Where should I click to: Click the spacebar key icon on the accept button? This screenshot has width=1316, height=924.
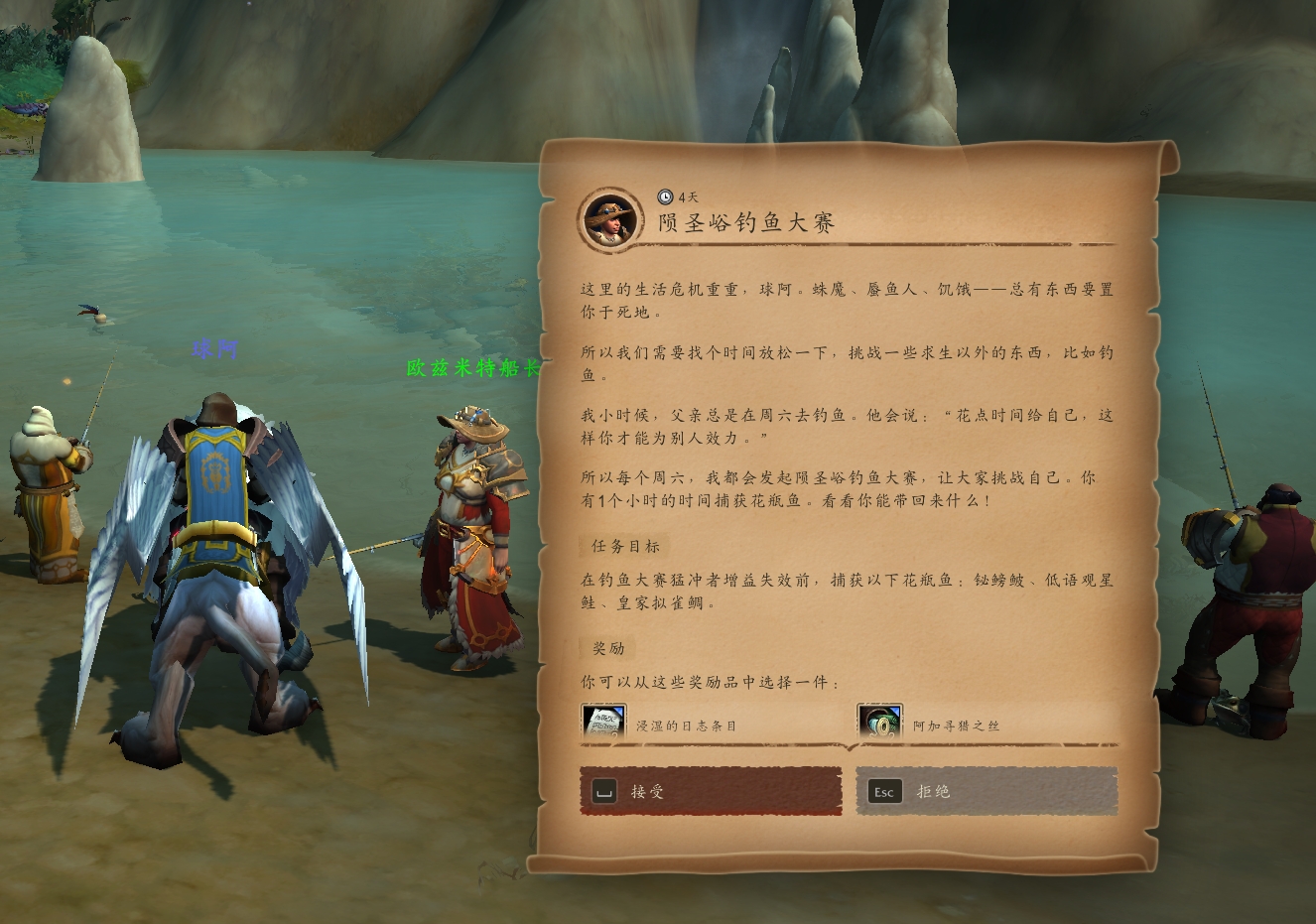coord(606,791)
